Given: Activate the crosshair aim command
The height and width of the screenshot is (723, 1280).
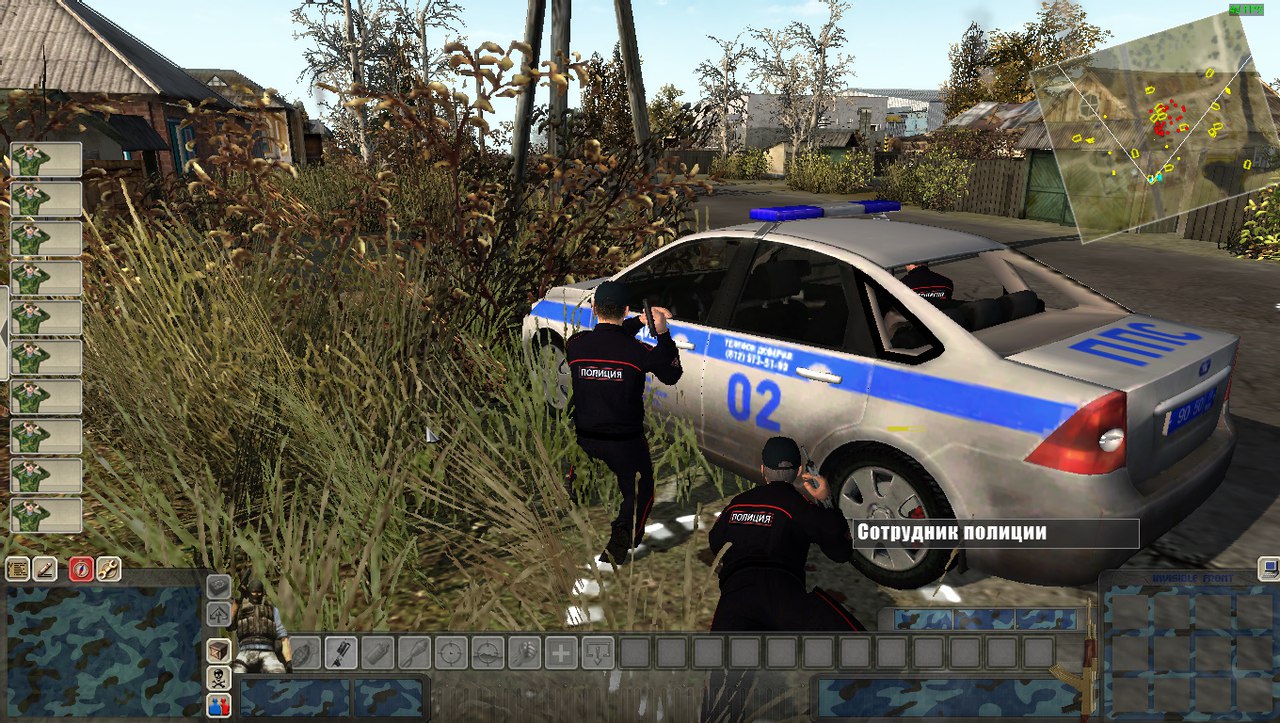Looking at the screenshot, I should coord(451,653).
